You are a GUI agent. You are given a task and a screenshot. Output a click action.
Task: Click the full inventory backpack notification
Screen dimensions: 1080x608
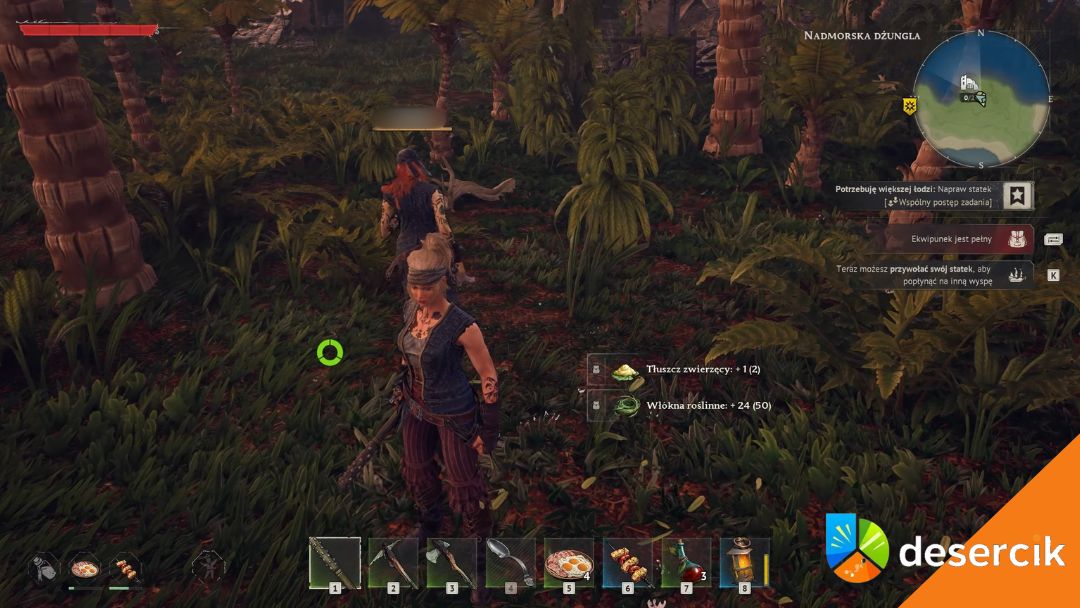point(1018,239)
